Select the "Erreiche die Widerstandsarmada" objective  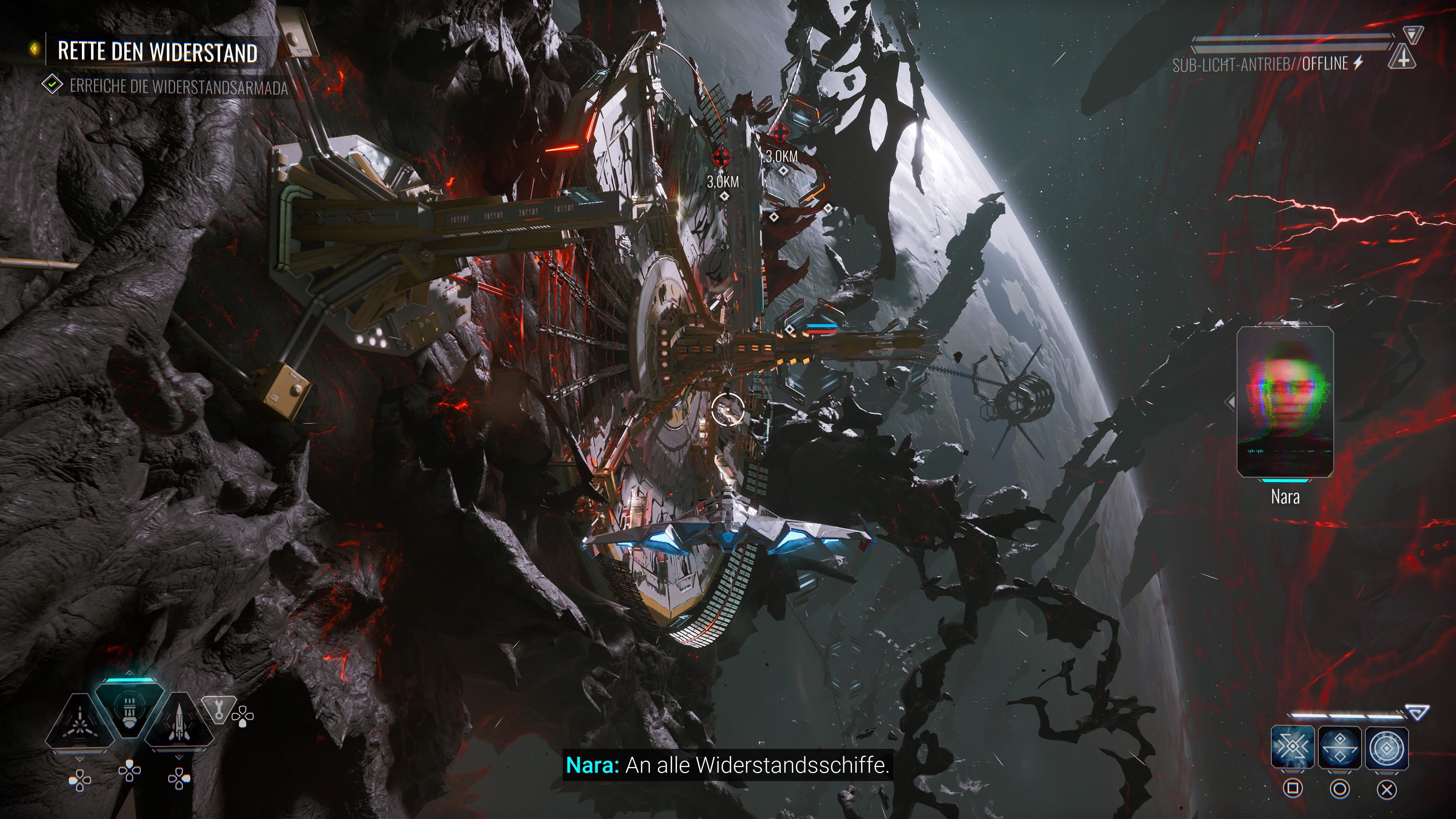(178, 87)
